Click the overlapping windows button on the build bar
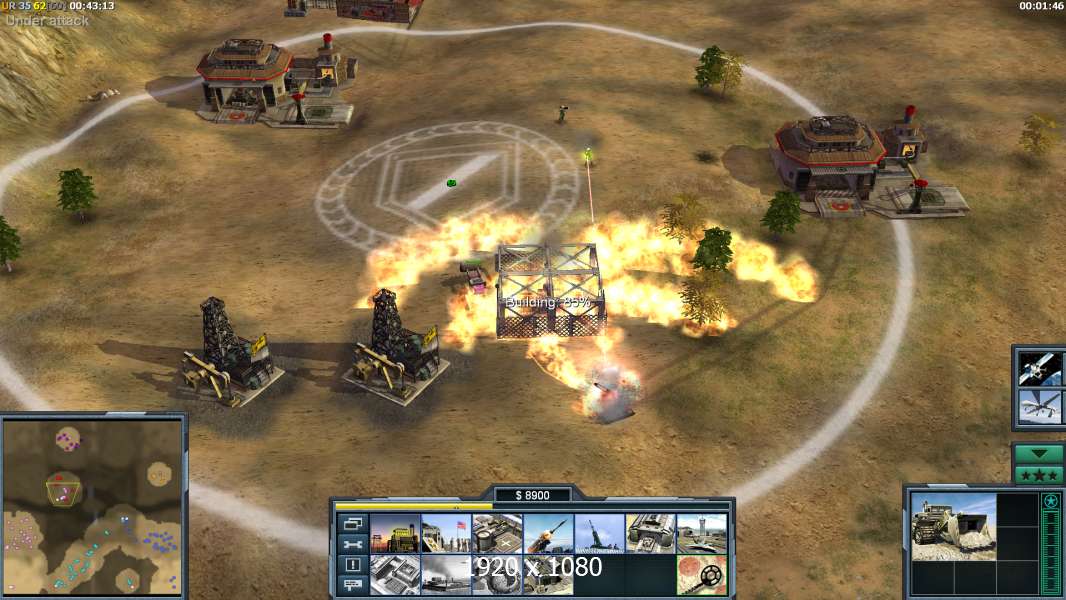The width and height of the screenshot is (1066, 600). pos(352,524)
